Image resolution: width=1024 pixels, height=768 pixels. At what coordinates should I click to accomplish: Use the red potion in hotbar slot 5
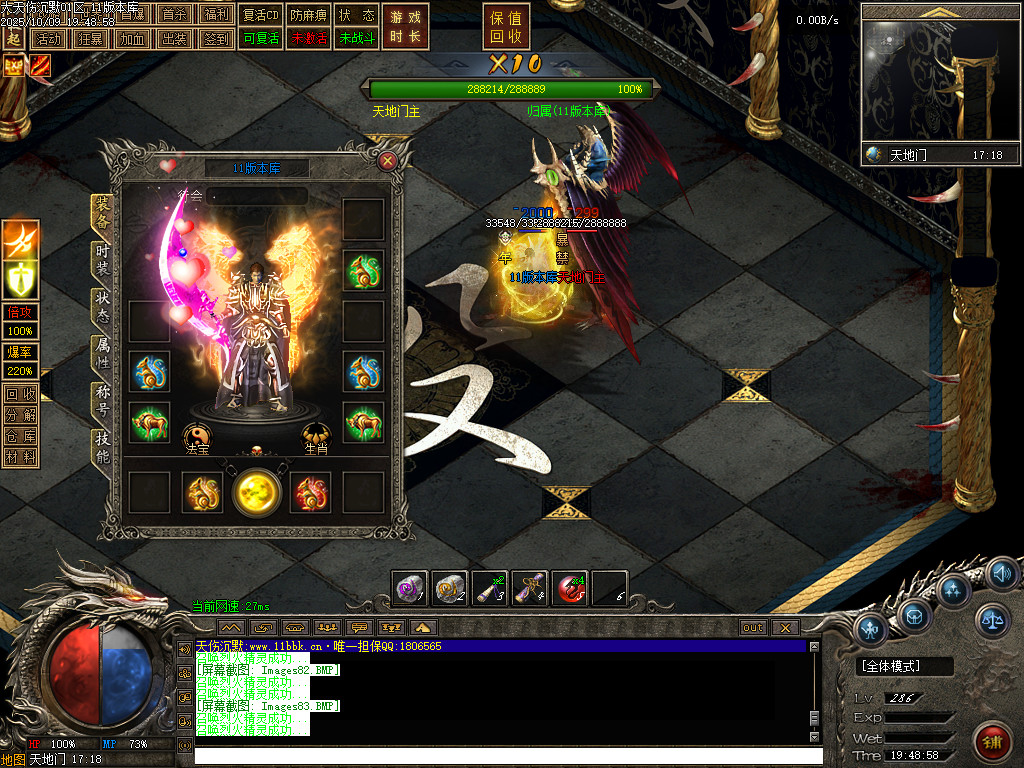pos(570,589)
